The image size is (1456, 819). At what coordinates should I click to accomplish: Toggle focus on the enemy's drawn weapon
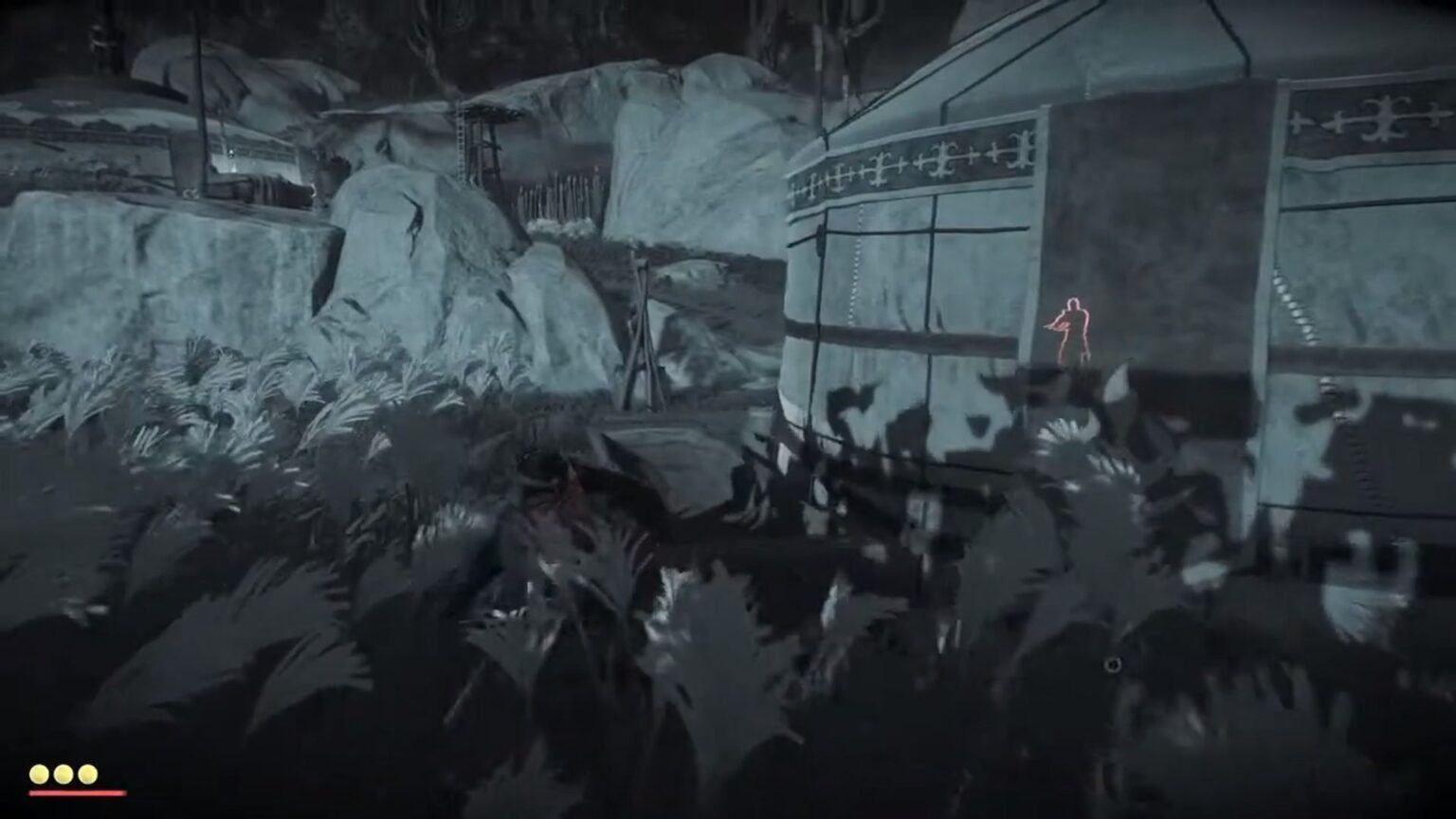pyautogui.click(x=1055, y=322)
